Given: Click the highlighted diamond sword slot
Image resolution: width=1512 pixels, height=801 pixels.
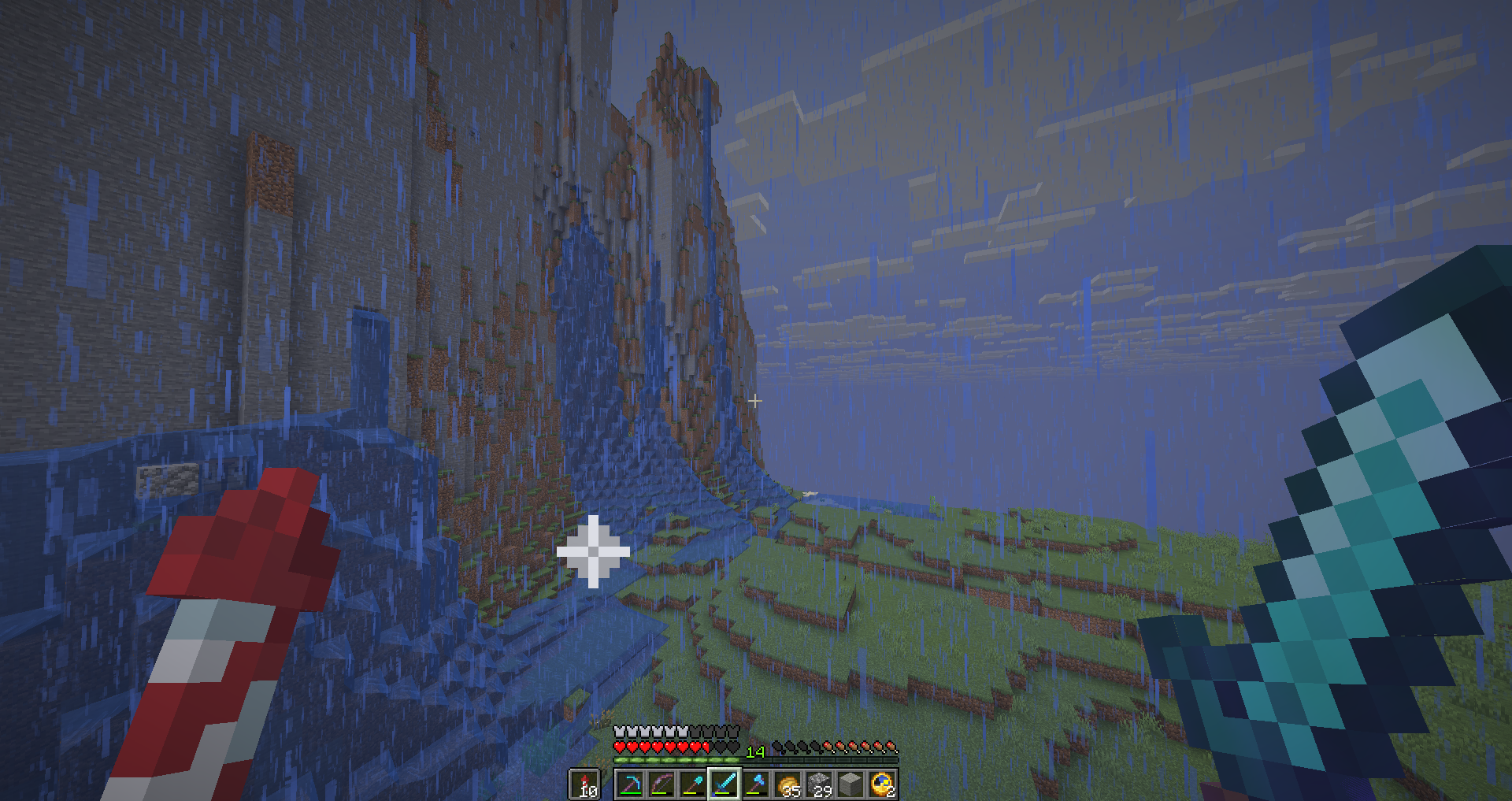Looking at the screenshot, I should pos(724,784).
